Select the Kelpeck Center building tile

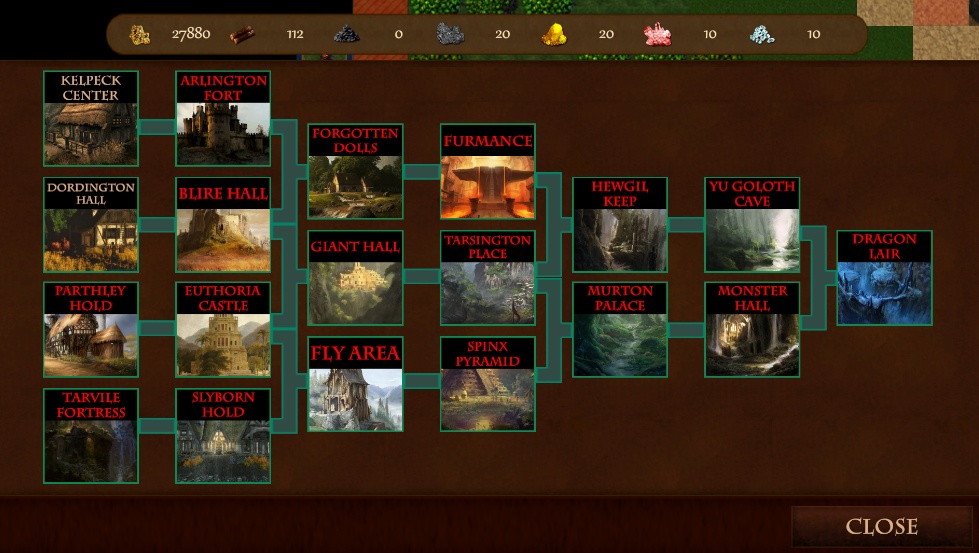click(91, 119)
